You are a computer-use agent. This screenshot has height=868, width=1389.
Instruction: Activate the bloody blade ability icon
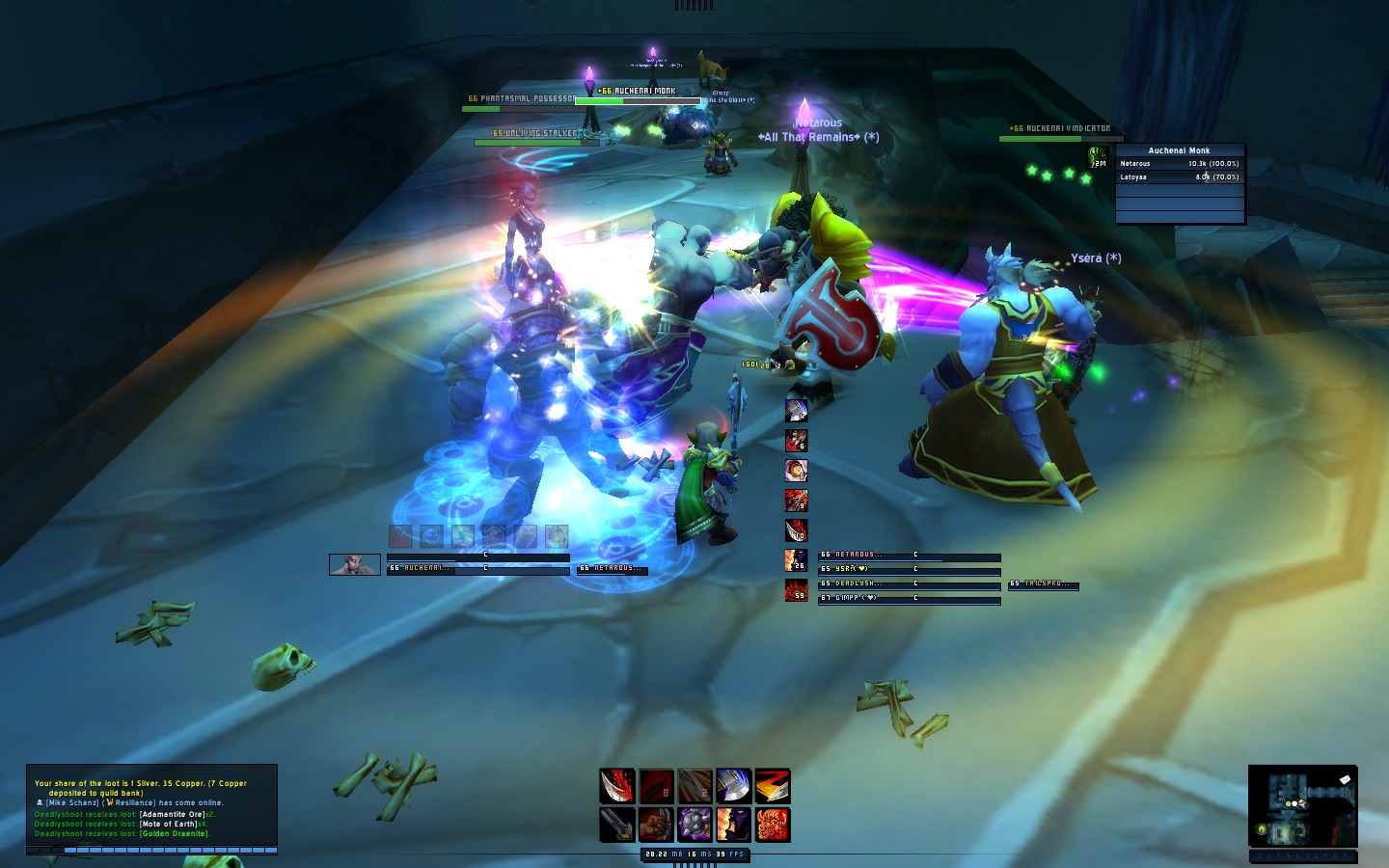coord(617,786)
